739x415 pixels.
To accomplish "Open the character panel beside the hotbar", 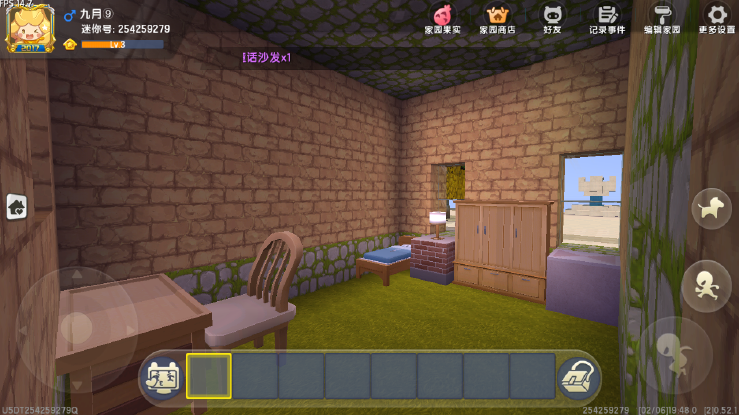I will click(x=162, y=376).
